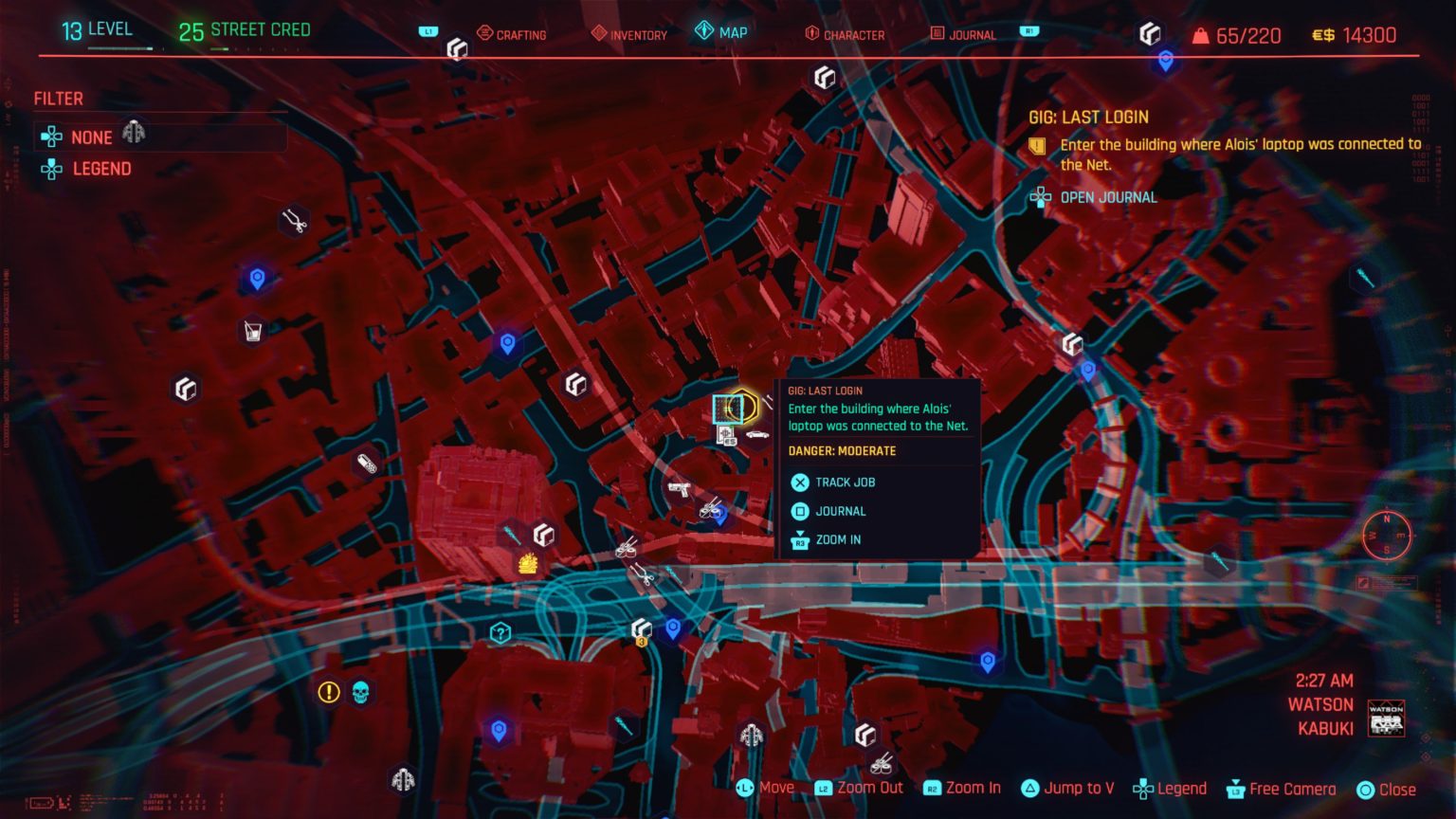Switch to the Crafting tab
The image size is (1456, 819).
point(513,34)
